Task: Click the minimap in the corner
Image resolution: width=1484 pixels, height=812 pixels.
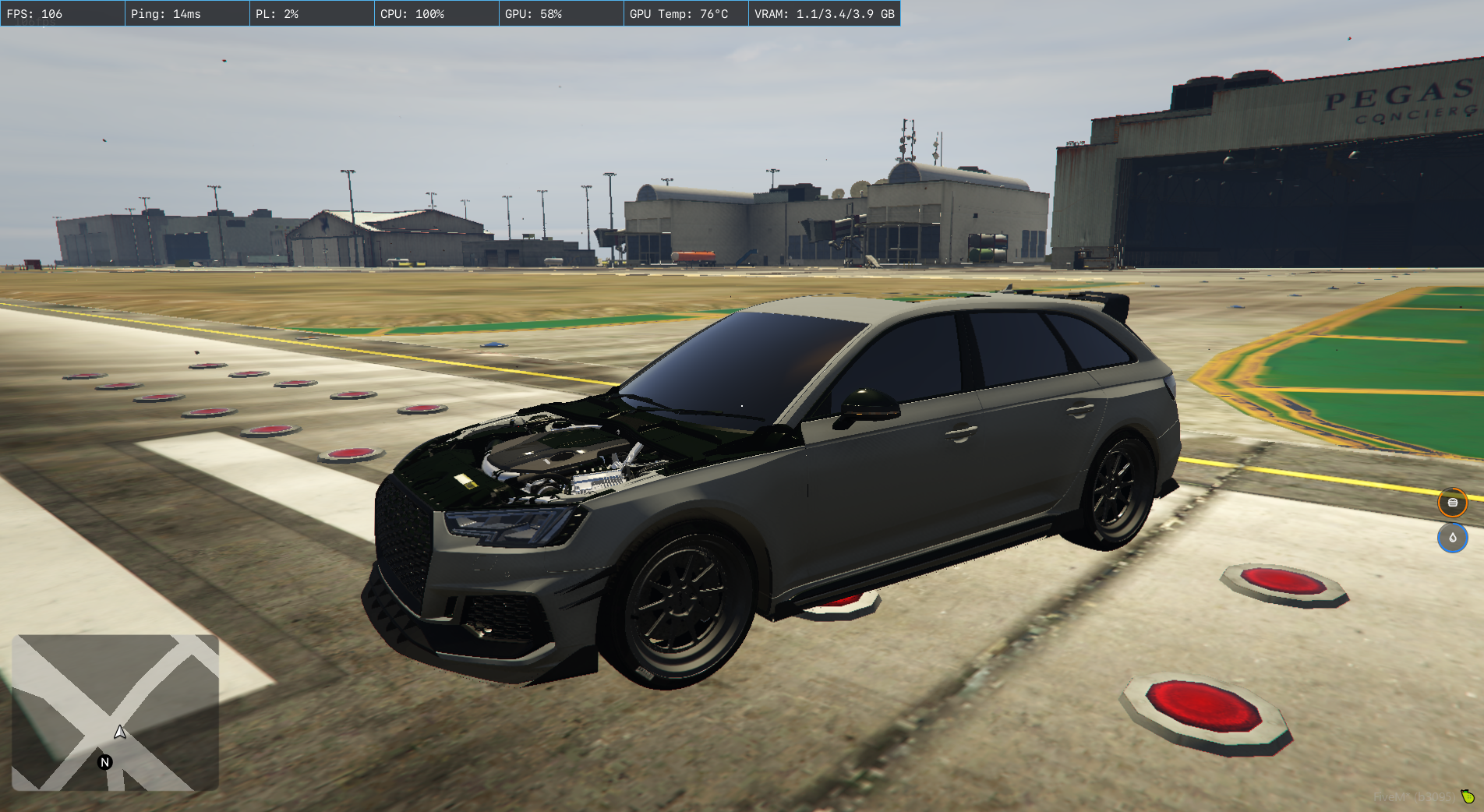Action: click(x=115, y=712)
